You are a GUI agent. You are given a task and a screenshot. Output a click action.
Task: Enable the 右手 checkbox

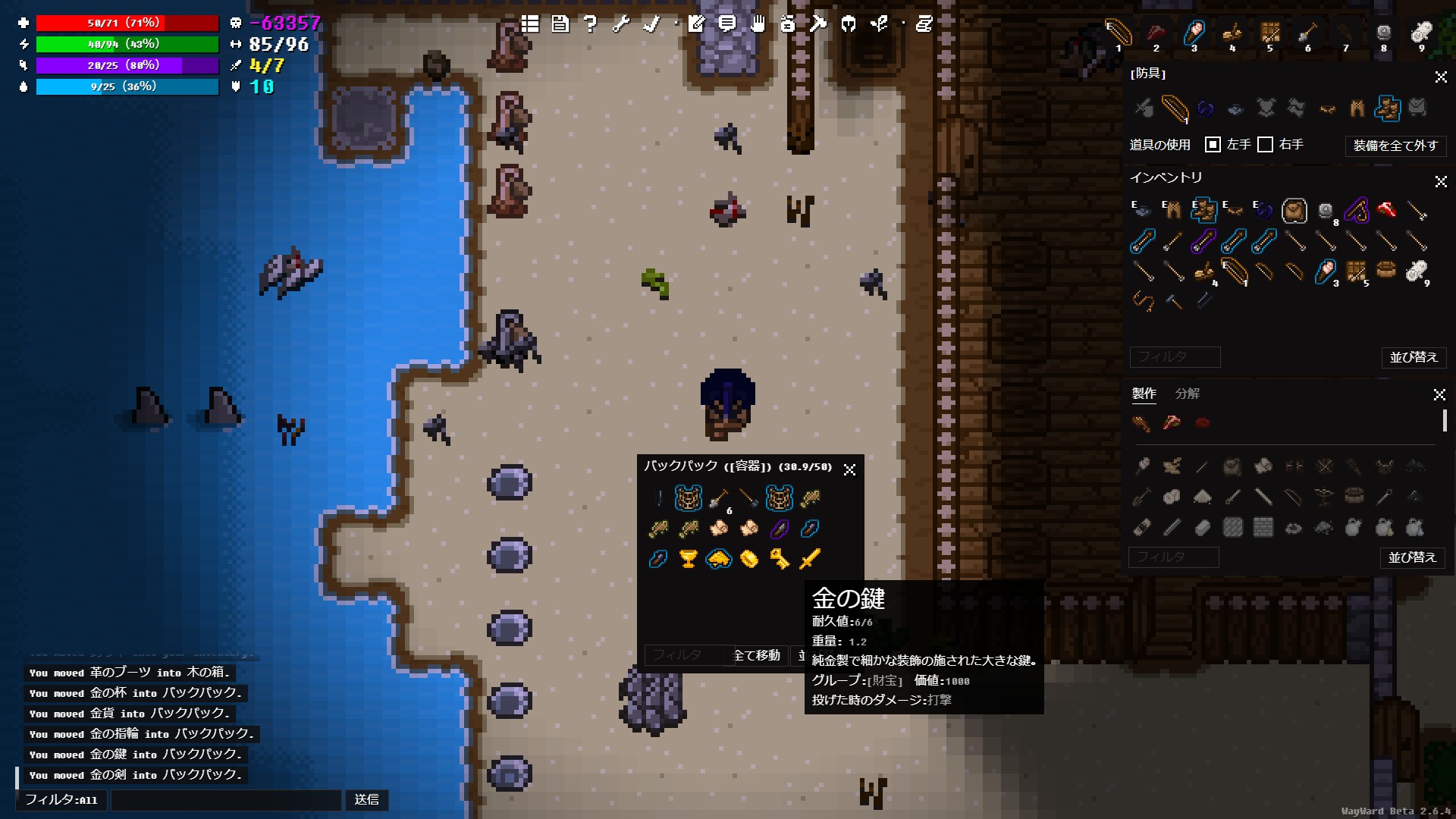tap(1265, 144)
